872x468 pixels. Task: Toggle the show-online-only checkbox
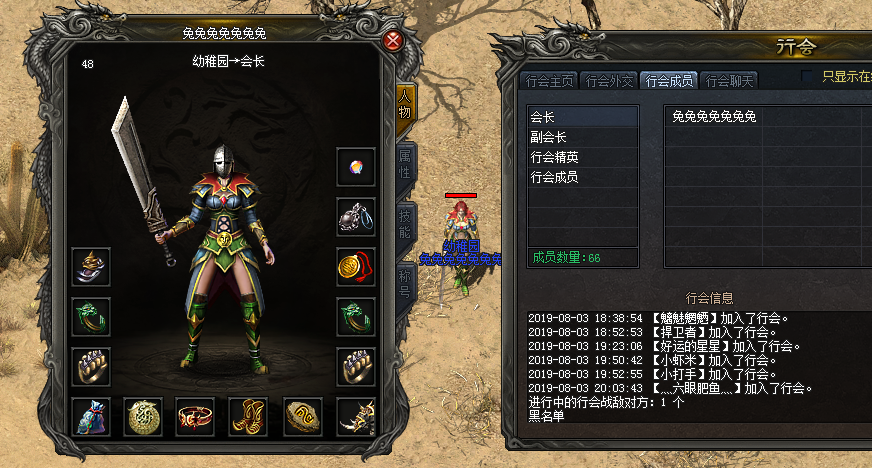pyautogui.click(x=808, y=77)
